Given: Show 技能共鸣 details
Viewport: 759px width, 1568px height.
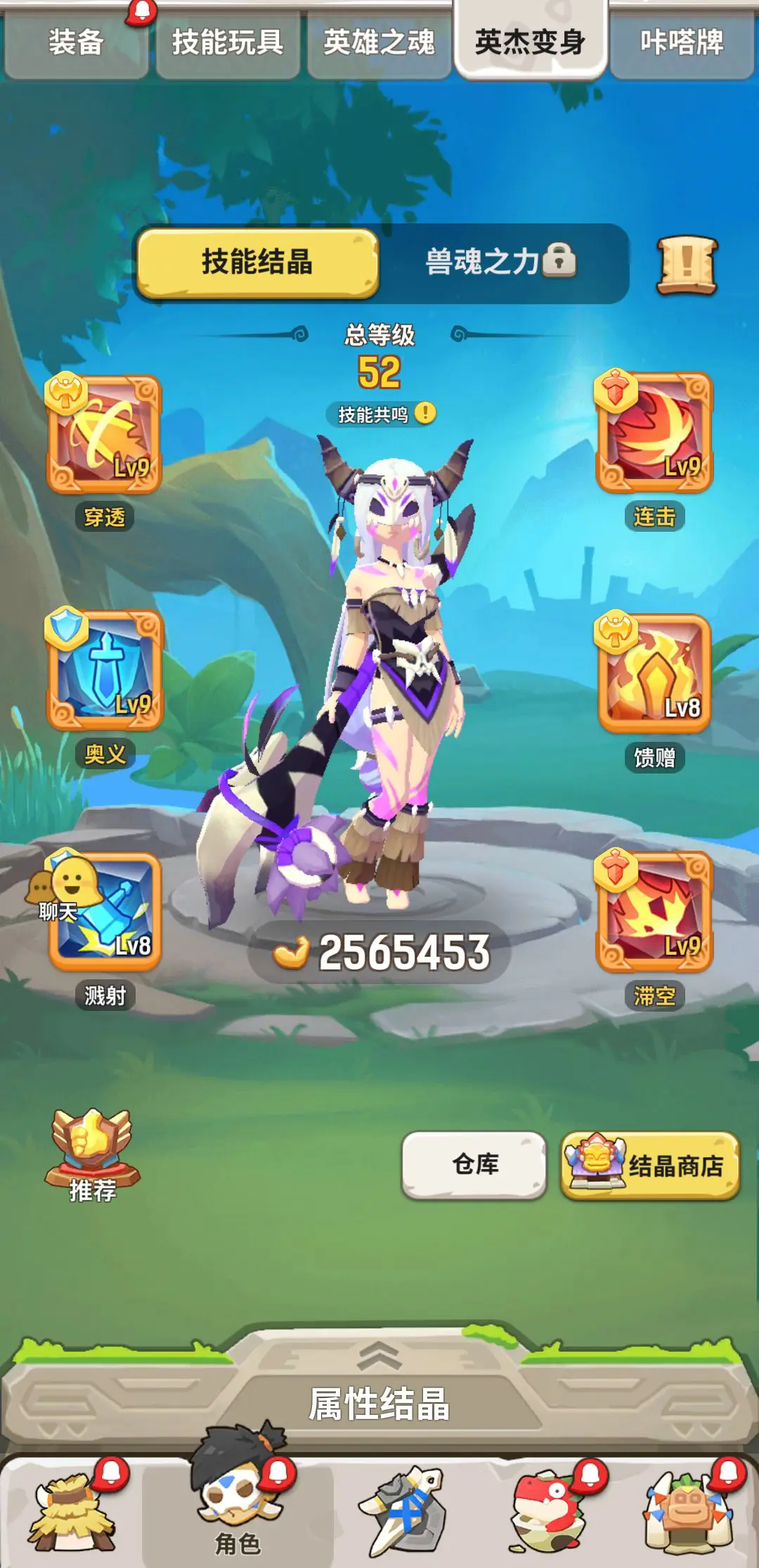Looking at the screenshot, I should [380, 414].
